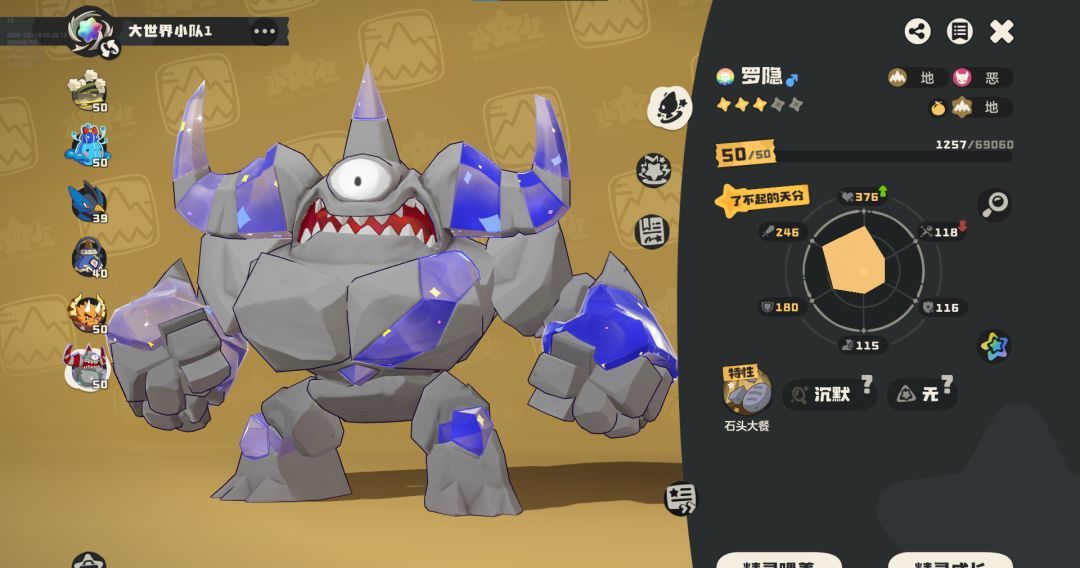Open the list icon next to share
Image resolution: width=1080 pixels, height=568 pixels.
tap(960, 31)
